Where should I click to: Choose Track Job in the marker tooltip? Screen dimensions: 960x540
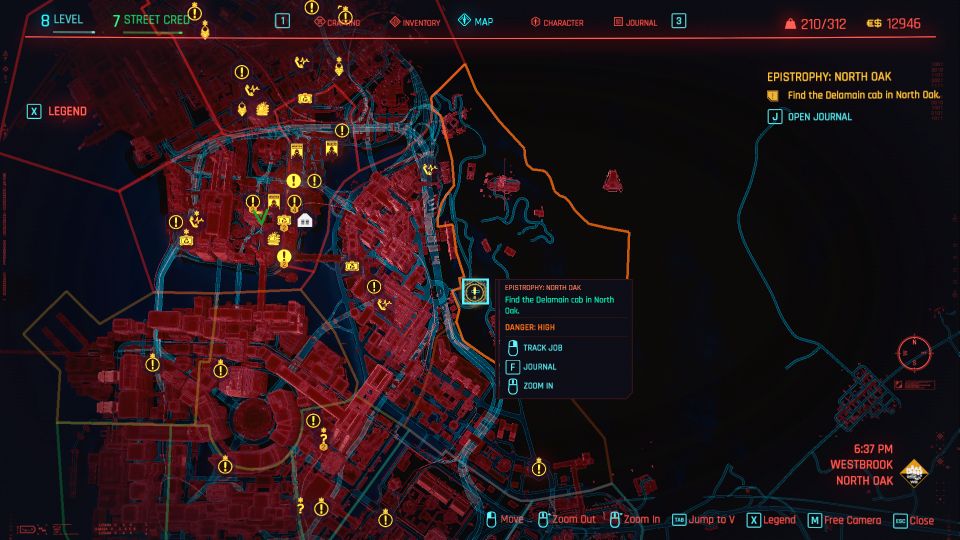click(x=541, y=348)
